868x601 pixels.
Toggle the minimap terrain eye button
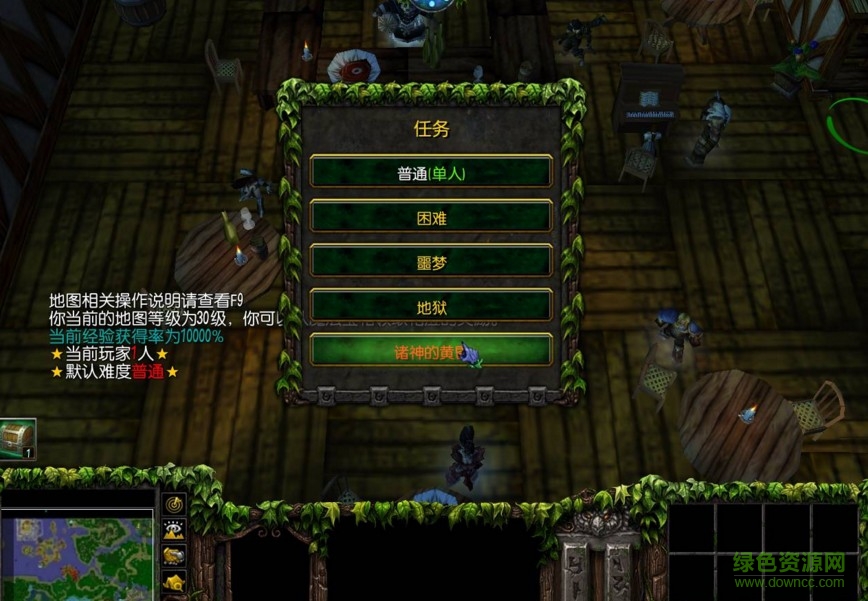174,531
